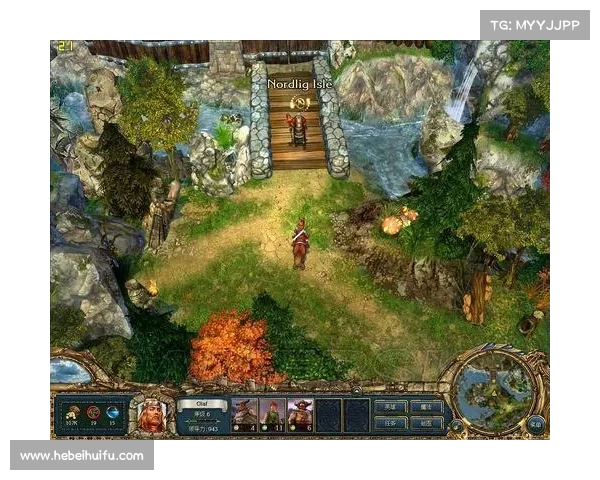Viewport: 600px width, 480px height.
Task: Open the 任务 (Quests) log
Action: pyautogui.click(x=389, y=423)
